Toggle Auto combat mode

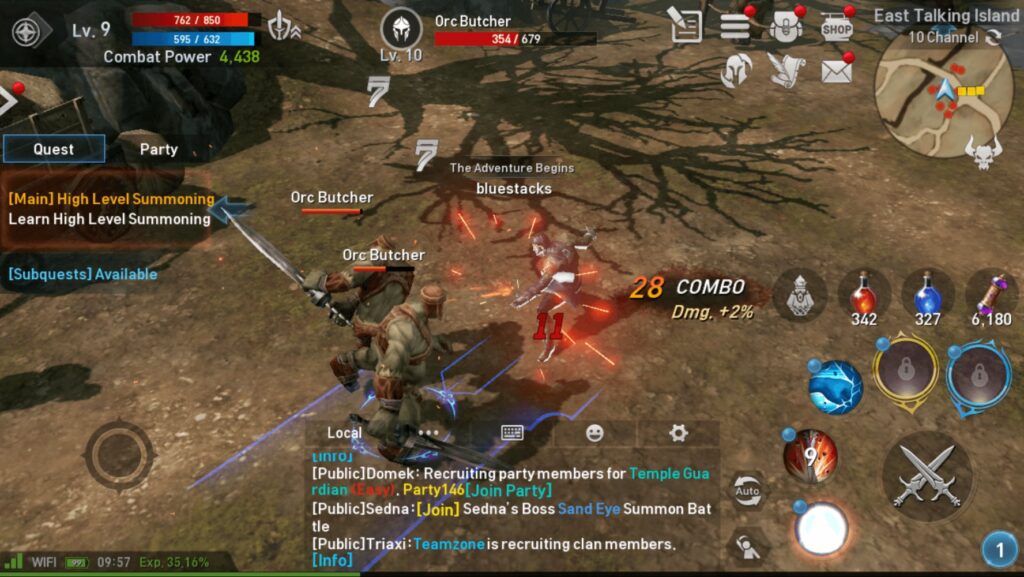point(746,491)
